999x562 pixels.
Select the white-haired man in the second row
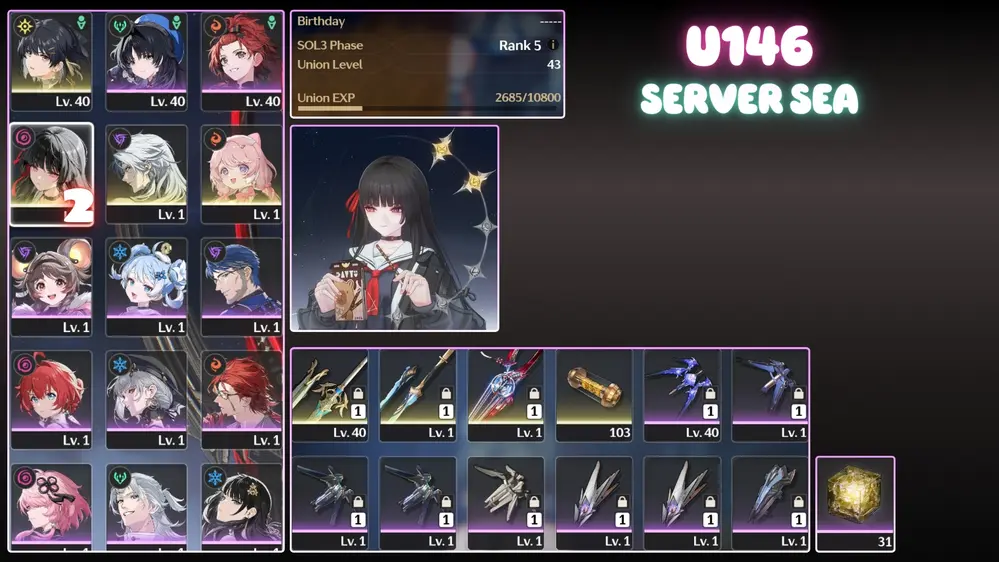147,172
